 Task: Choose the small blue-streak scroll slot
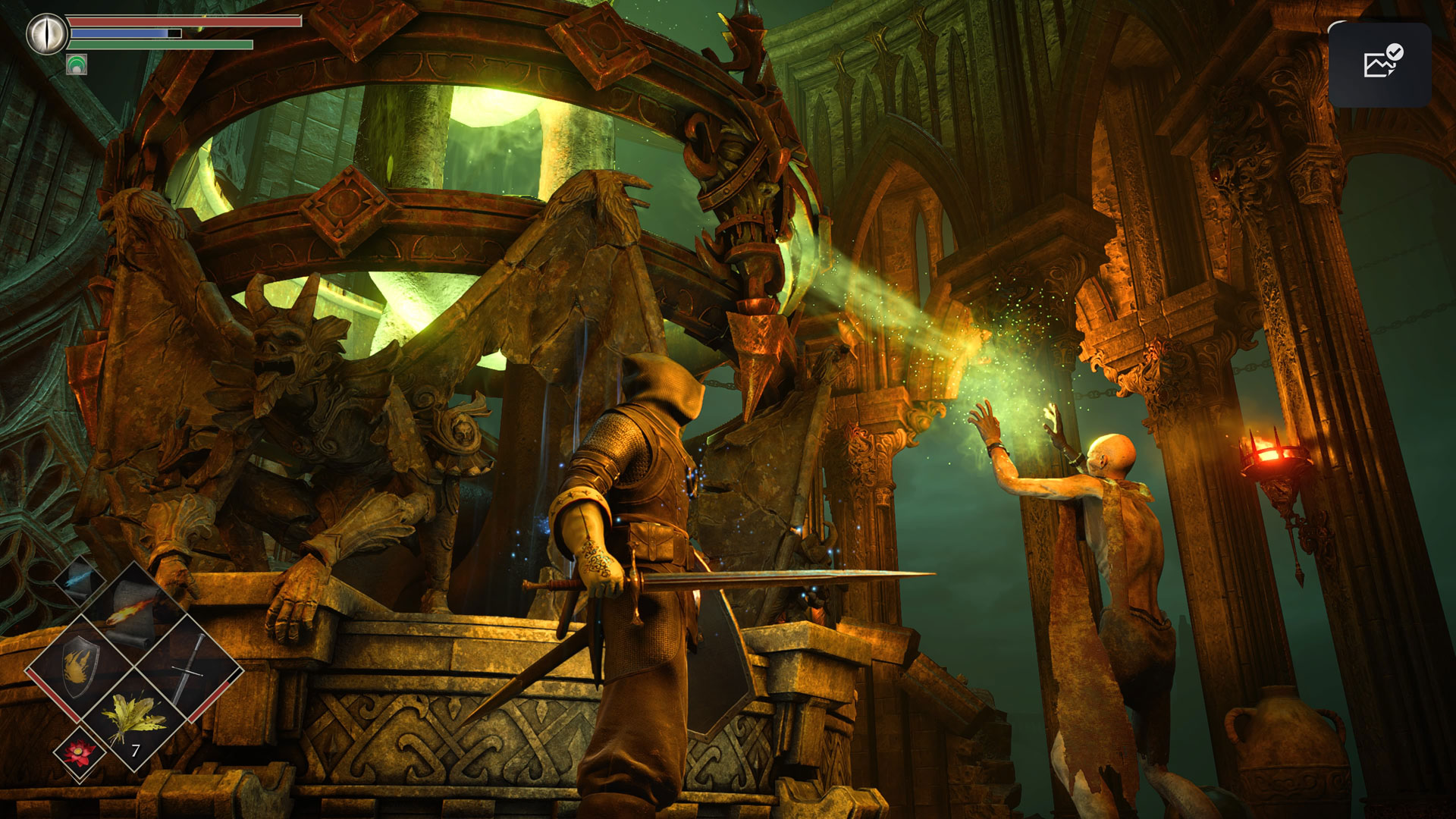(x=79, y=582)
